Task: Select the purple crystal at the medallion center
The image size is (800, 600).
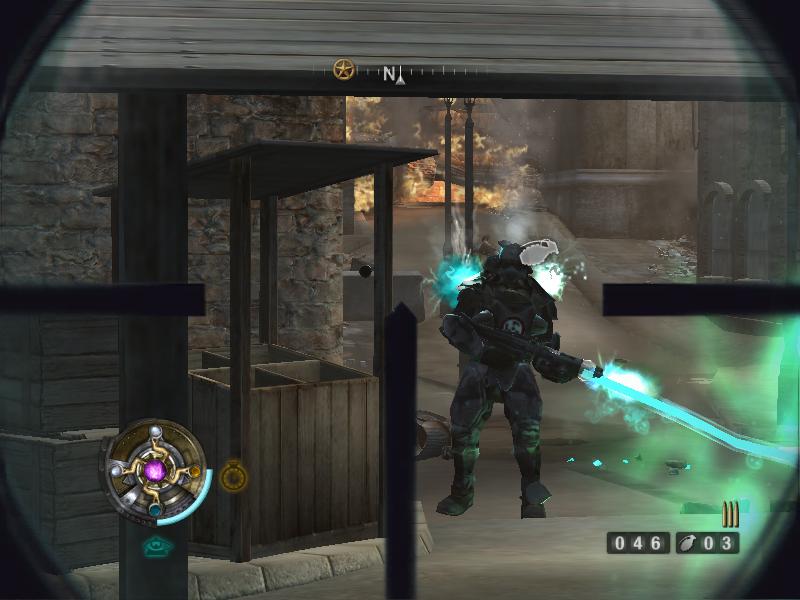Action: pyautogui.click(x=155, y=469)
